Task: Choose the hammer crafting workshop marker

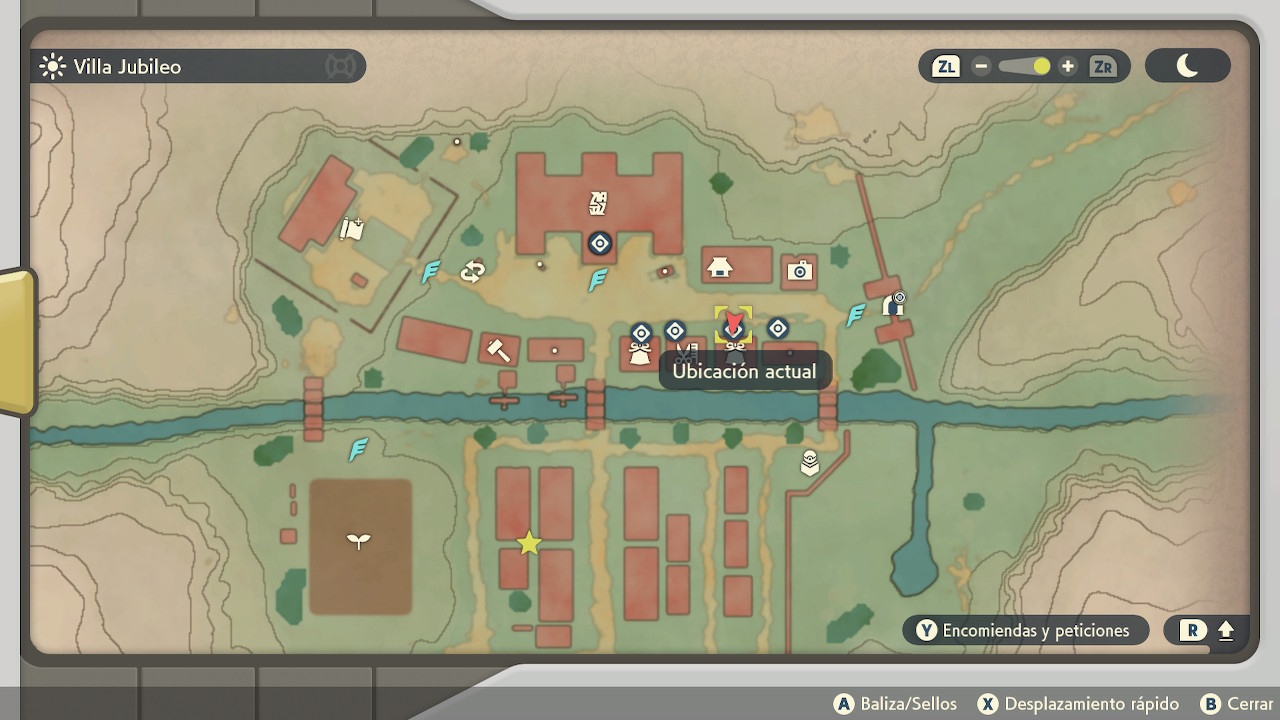Action: point(497,349)
